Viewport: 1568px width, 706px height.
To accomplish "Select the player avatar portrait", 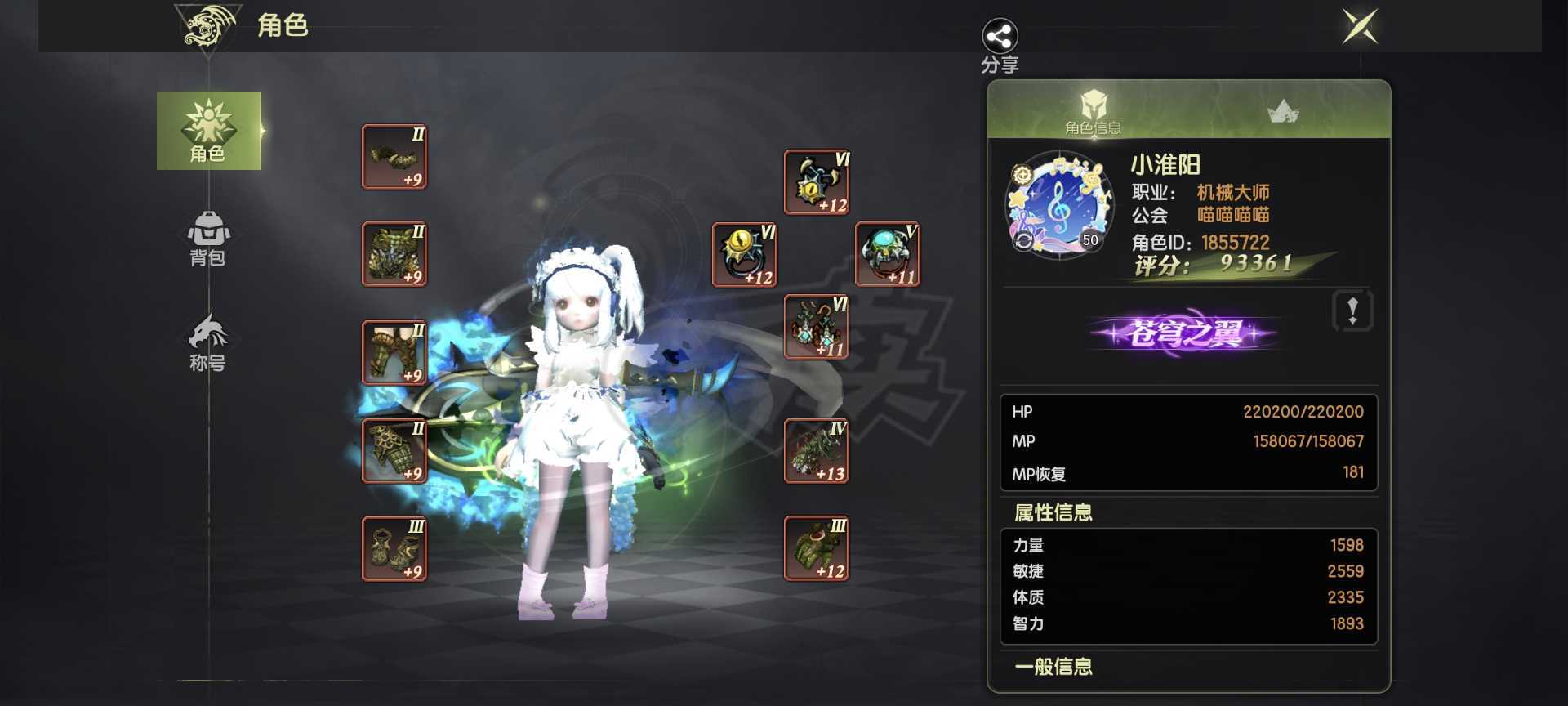I will [1059, 205].
